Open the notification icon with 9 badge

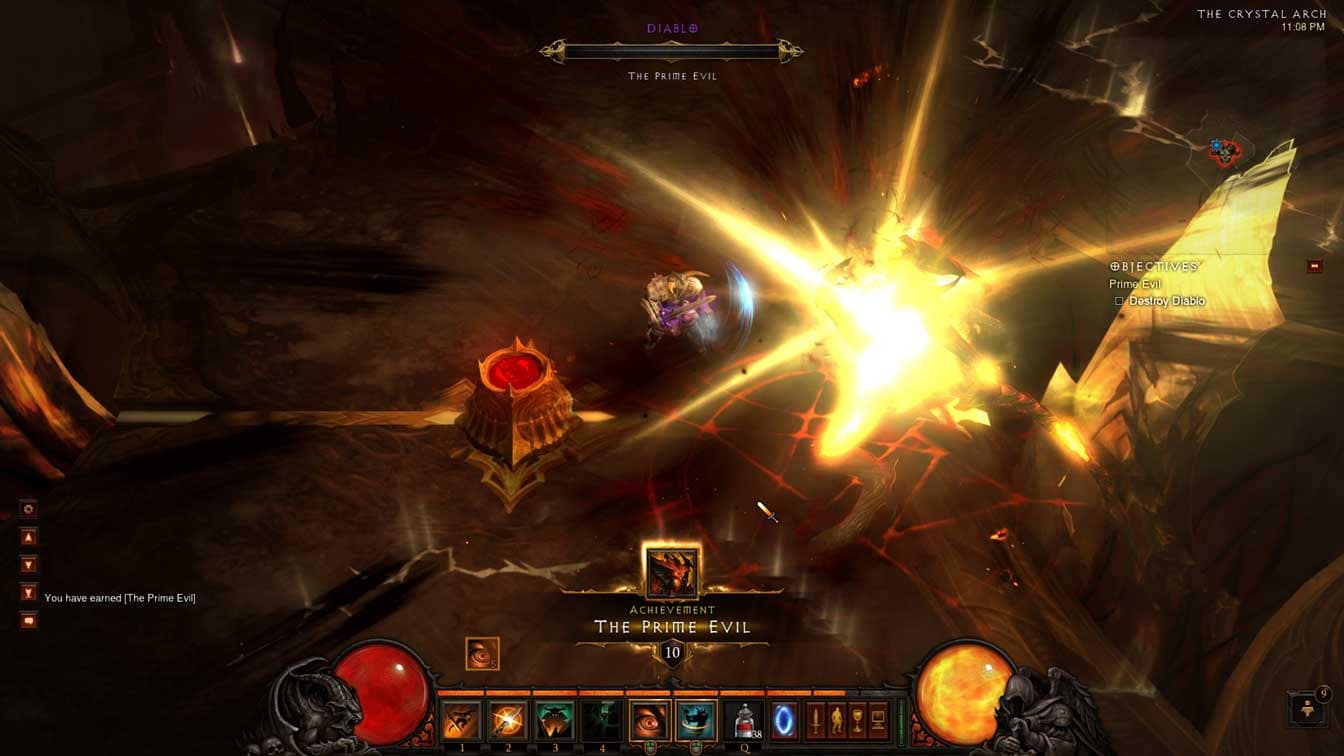tap(1308, 709)
